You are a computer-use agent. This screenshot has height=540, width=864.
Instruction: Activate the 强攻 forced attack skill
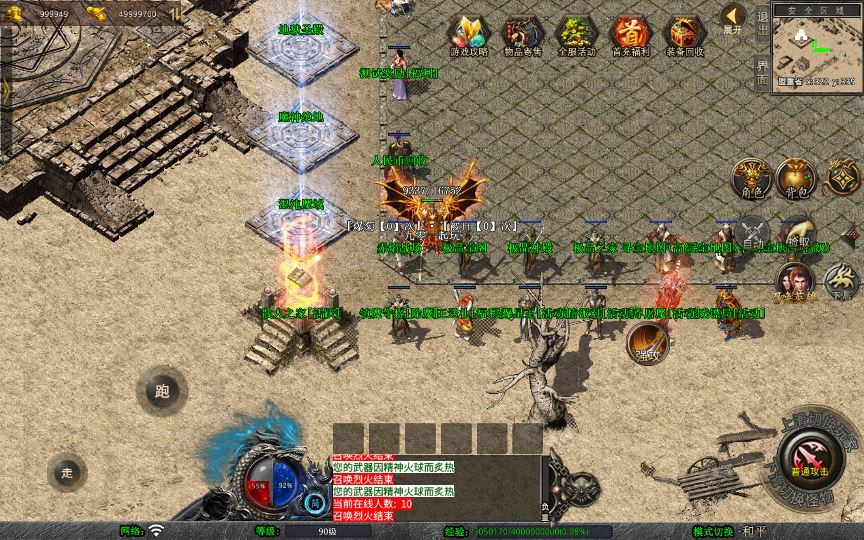pos(646,343)
